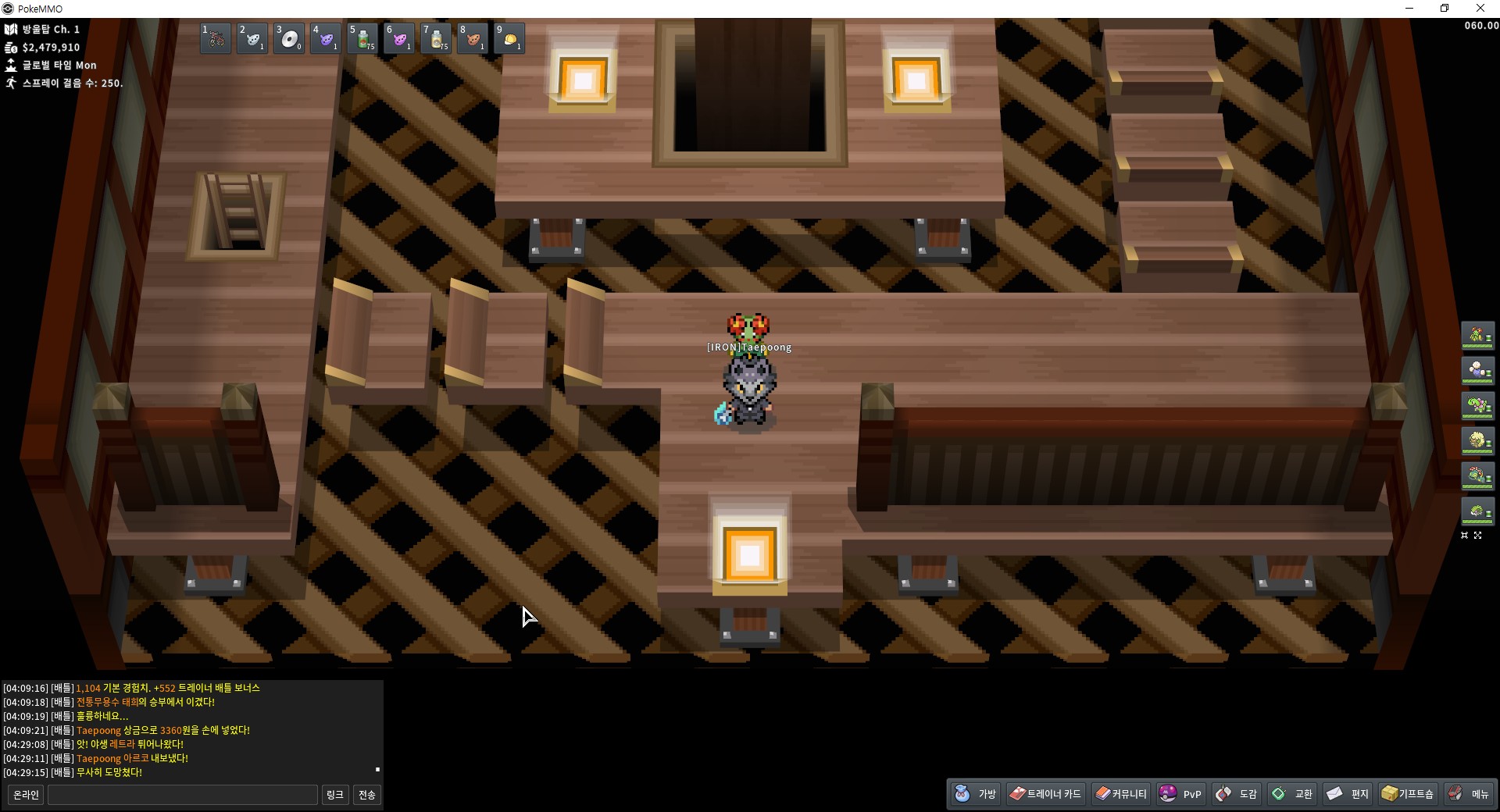Use the pink ocarina in slot 6

click(399, 38)
